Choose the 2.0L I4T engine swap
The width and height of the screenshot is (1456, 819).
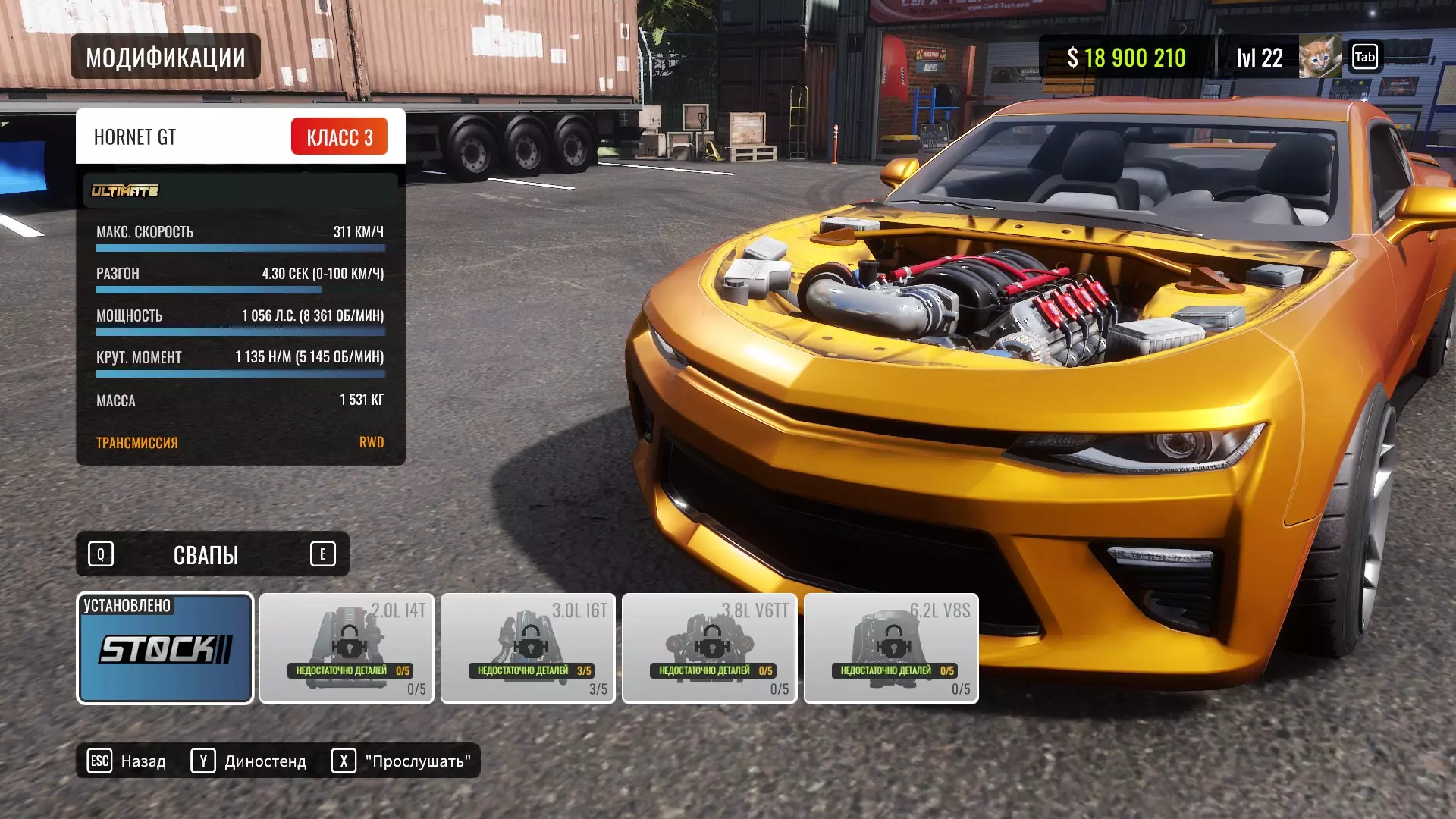[347, 648]
